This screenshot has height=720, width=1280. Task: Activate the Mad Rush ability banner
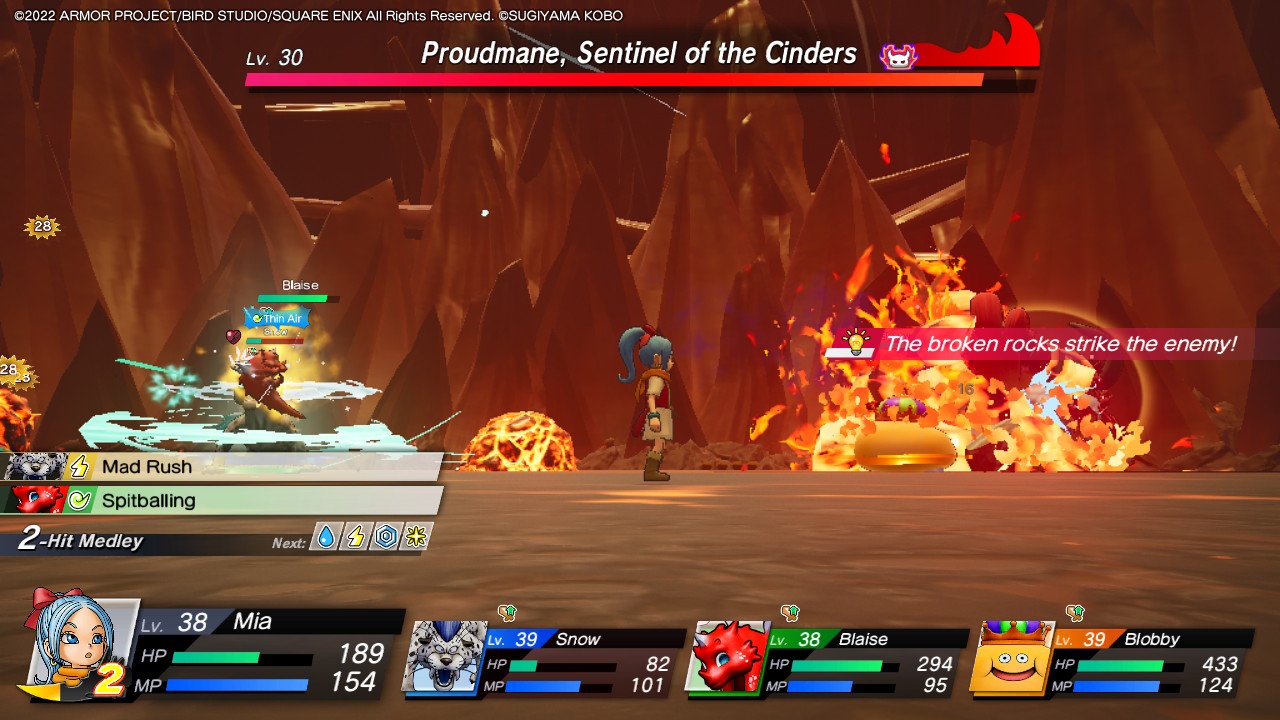pyautogui.click(x=200, y=466)
